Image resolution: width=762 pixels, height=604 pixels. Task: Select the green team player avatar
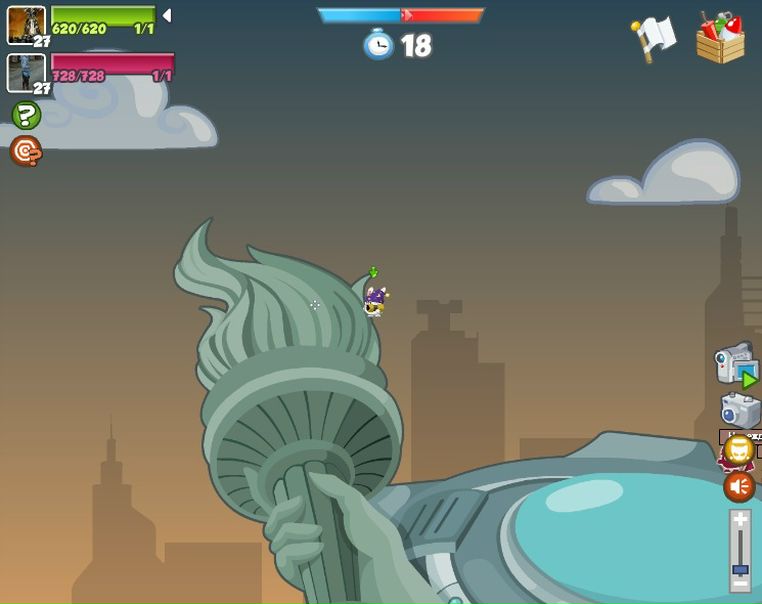26,24
